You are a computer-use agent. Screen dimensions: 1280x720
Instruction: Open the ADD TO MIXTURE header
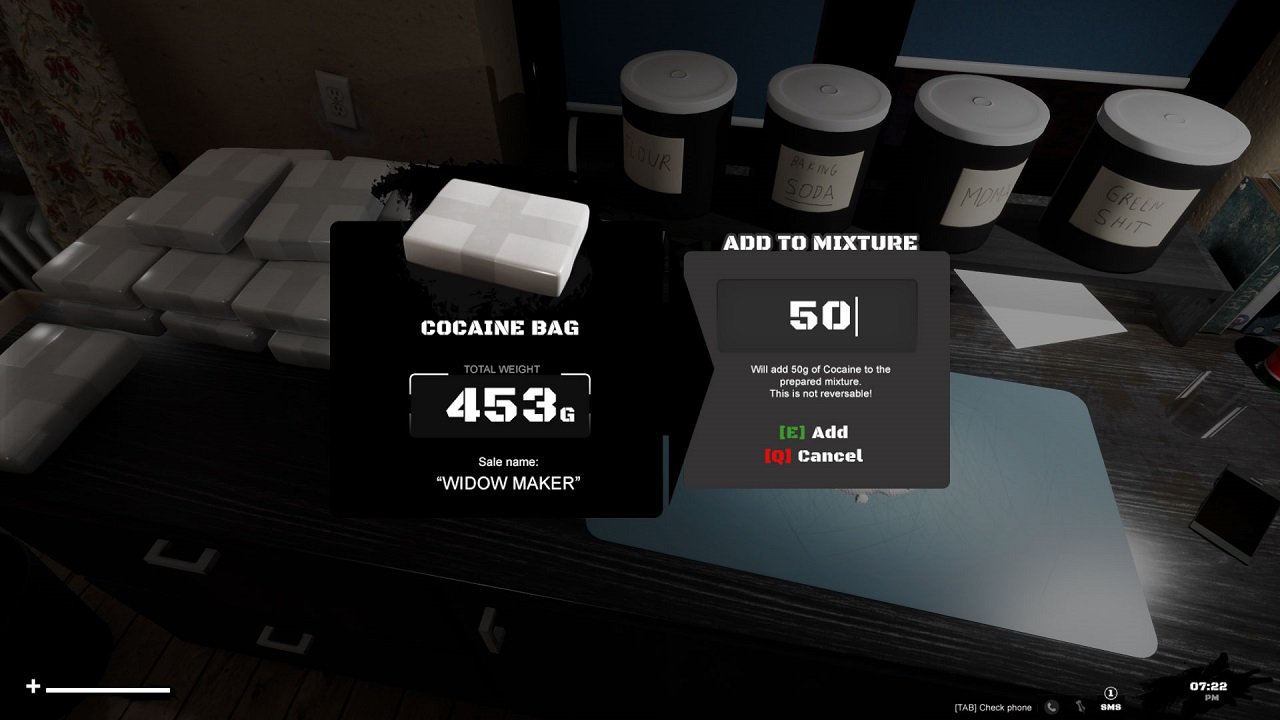tap(820, 242)
